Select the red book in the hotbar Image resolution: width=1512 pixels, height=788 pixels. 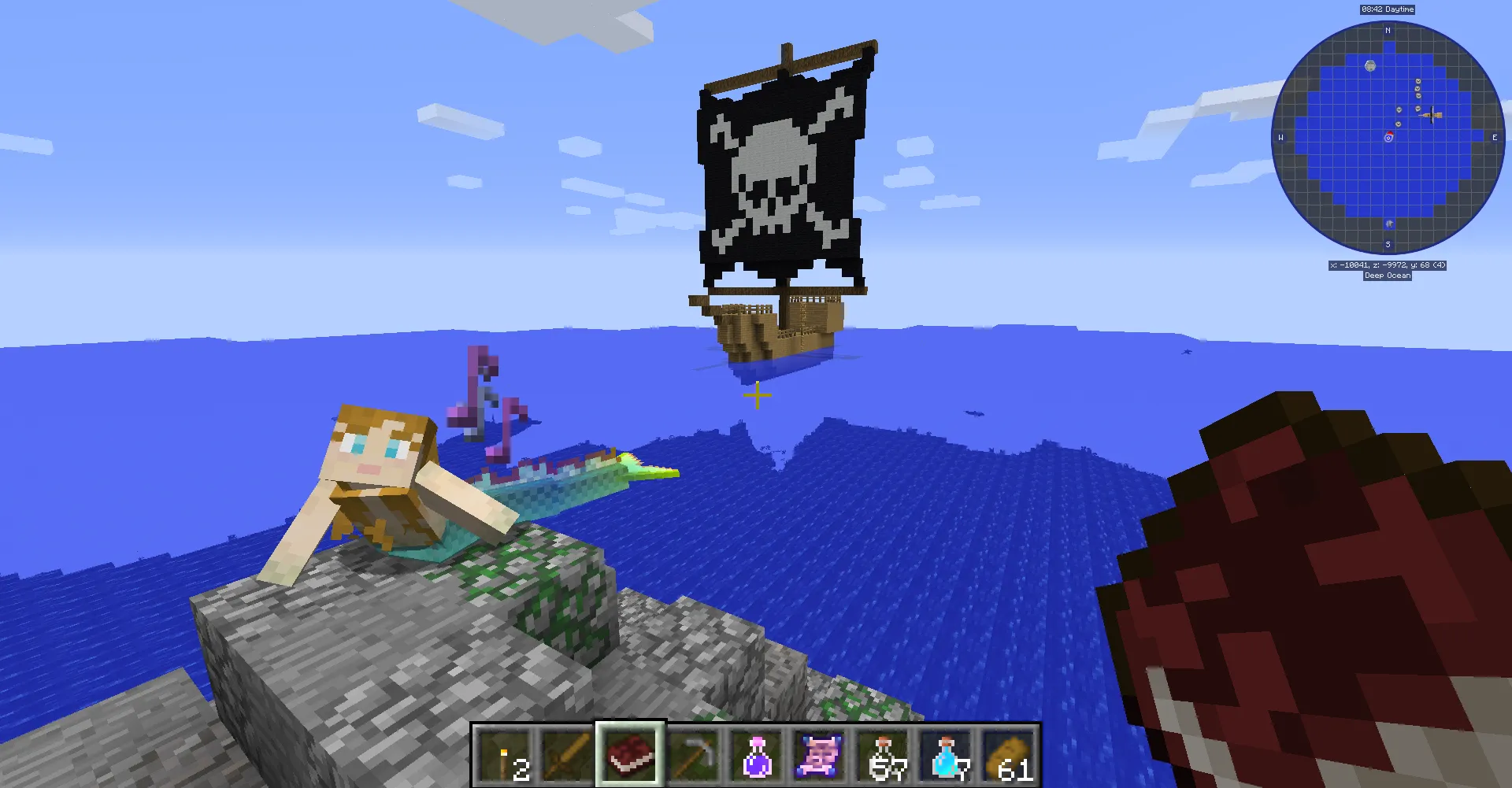click(x=630, y=756)
